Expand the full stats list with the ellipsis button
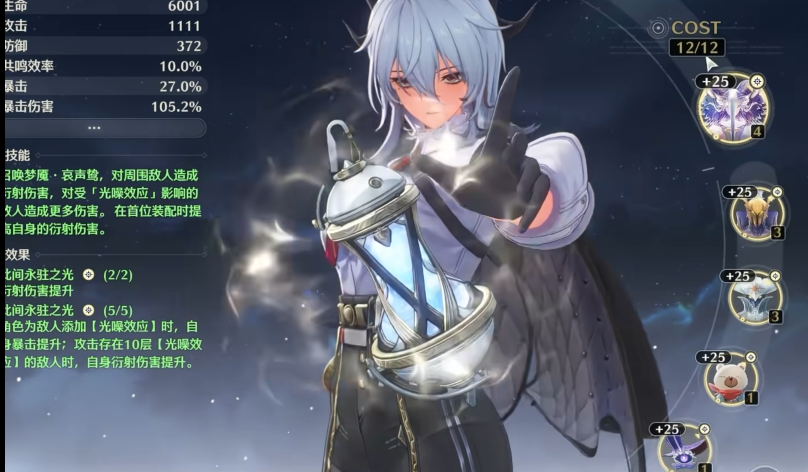Screen dimensions: 808x472 point(95,128)
